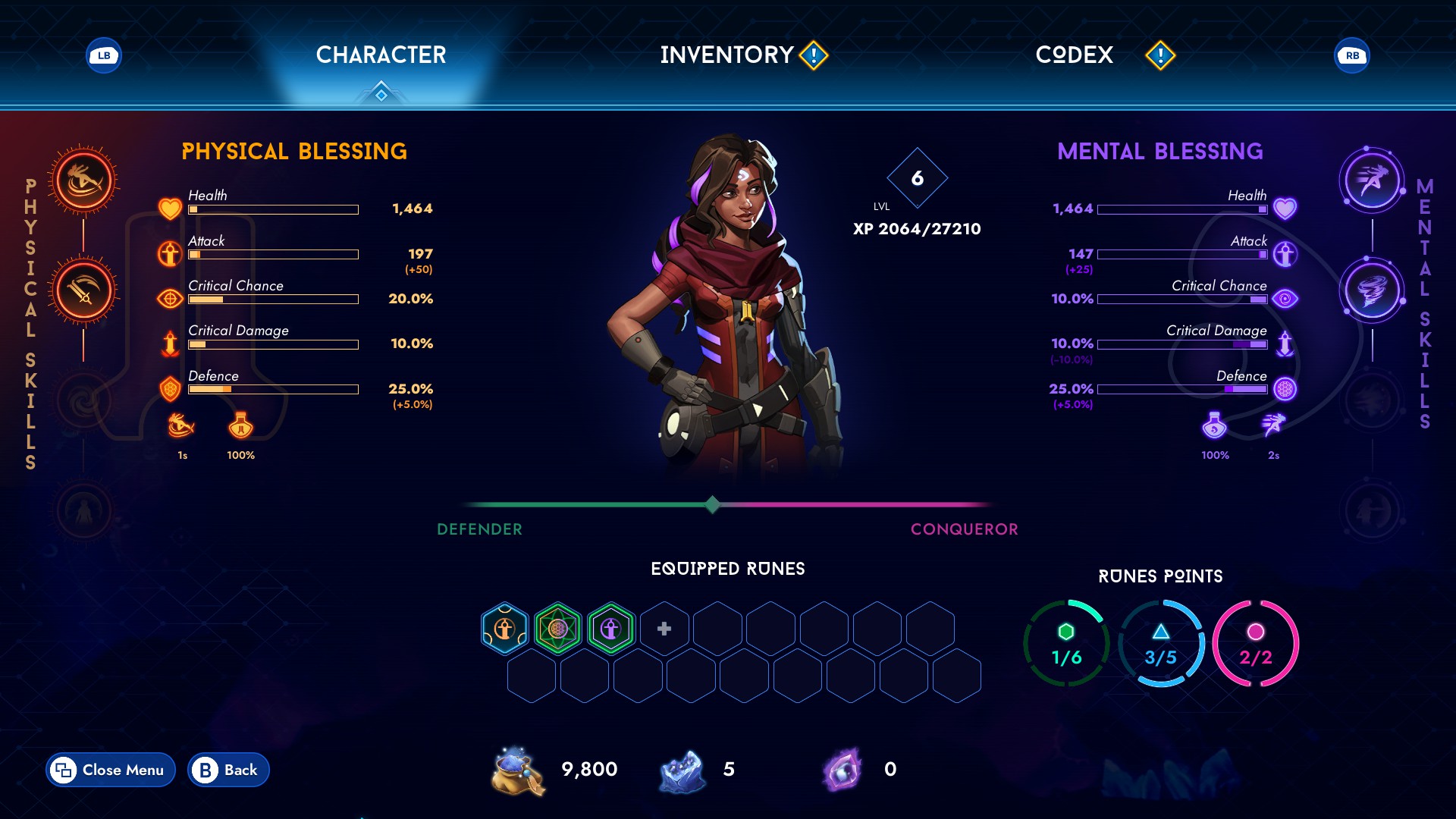This screenshot has width=1456, height=819.
Task: Click the orange potion icon under Physical Blessing
Action: [240, 427]
